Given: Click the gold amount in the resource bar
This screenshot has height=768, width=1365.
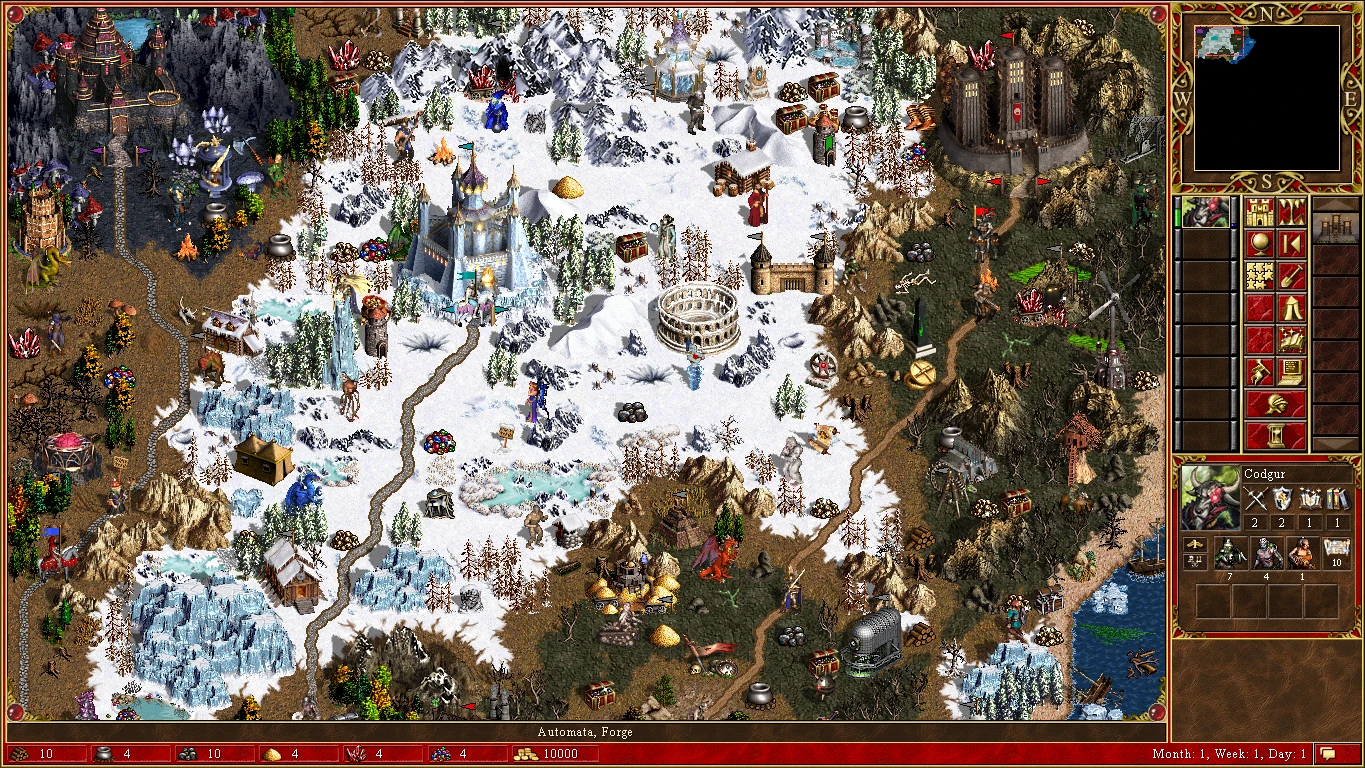Looking at the screenshot, I should 557,755.
